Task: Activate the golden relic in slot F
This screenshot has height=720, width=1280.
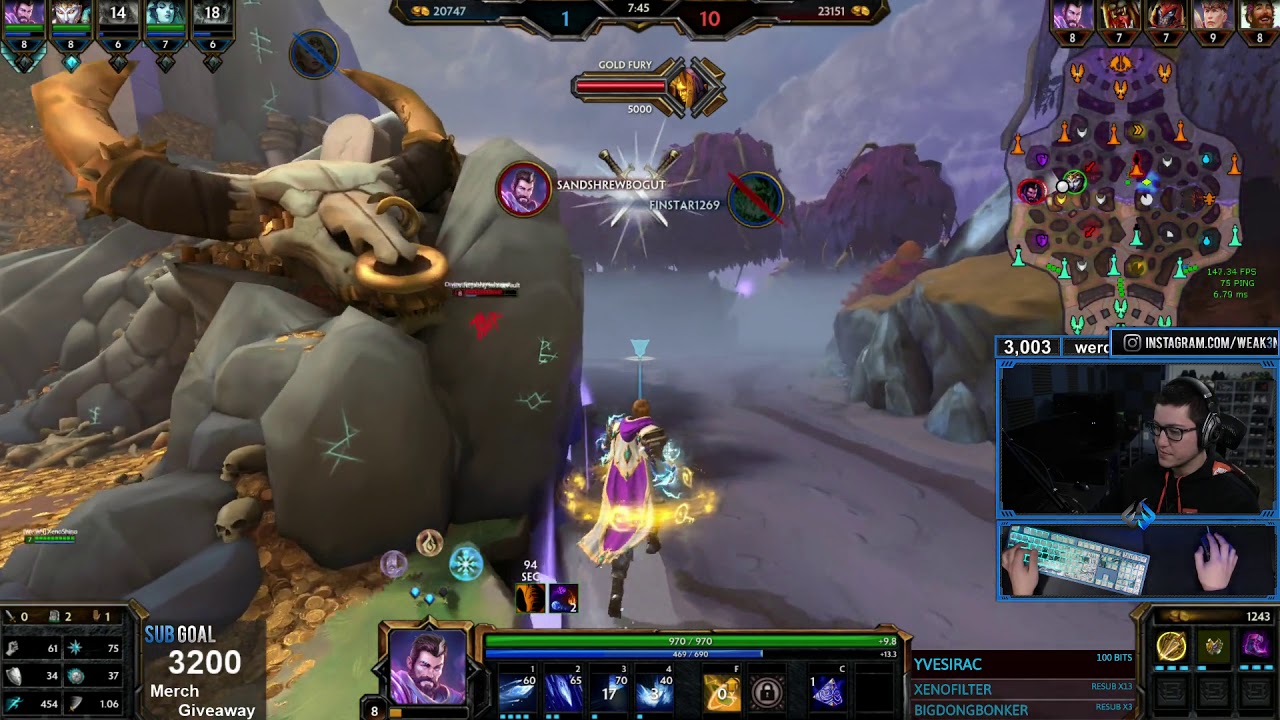Action: (721, 692)
